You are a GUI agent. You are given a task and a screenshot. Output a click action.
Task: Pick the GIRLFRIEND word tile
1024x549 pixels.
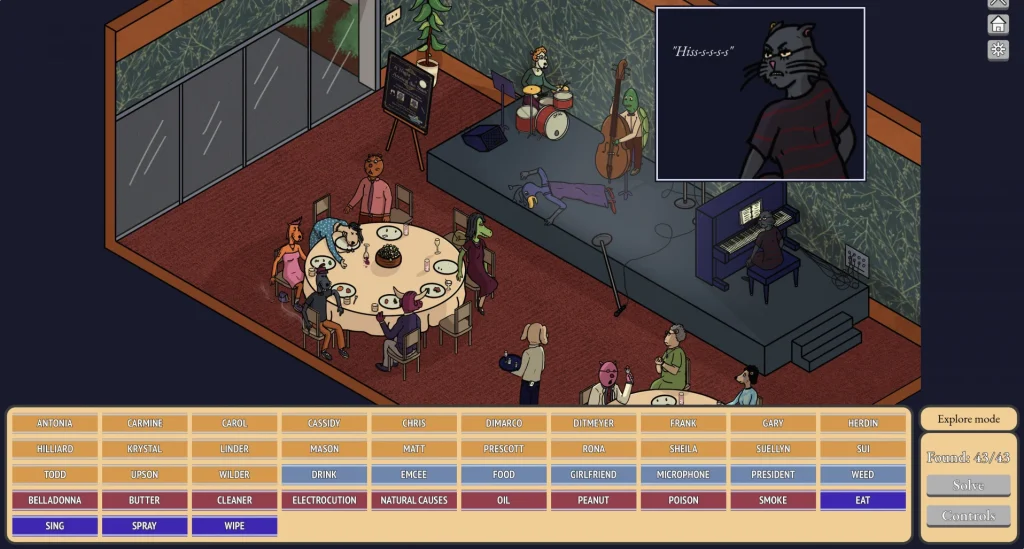coord(593,474)
